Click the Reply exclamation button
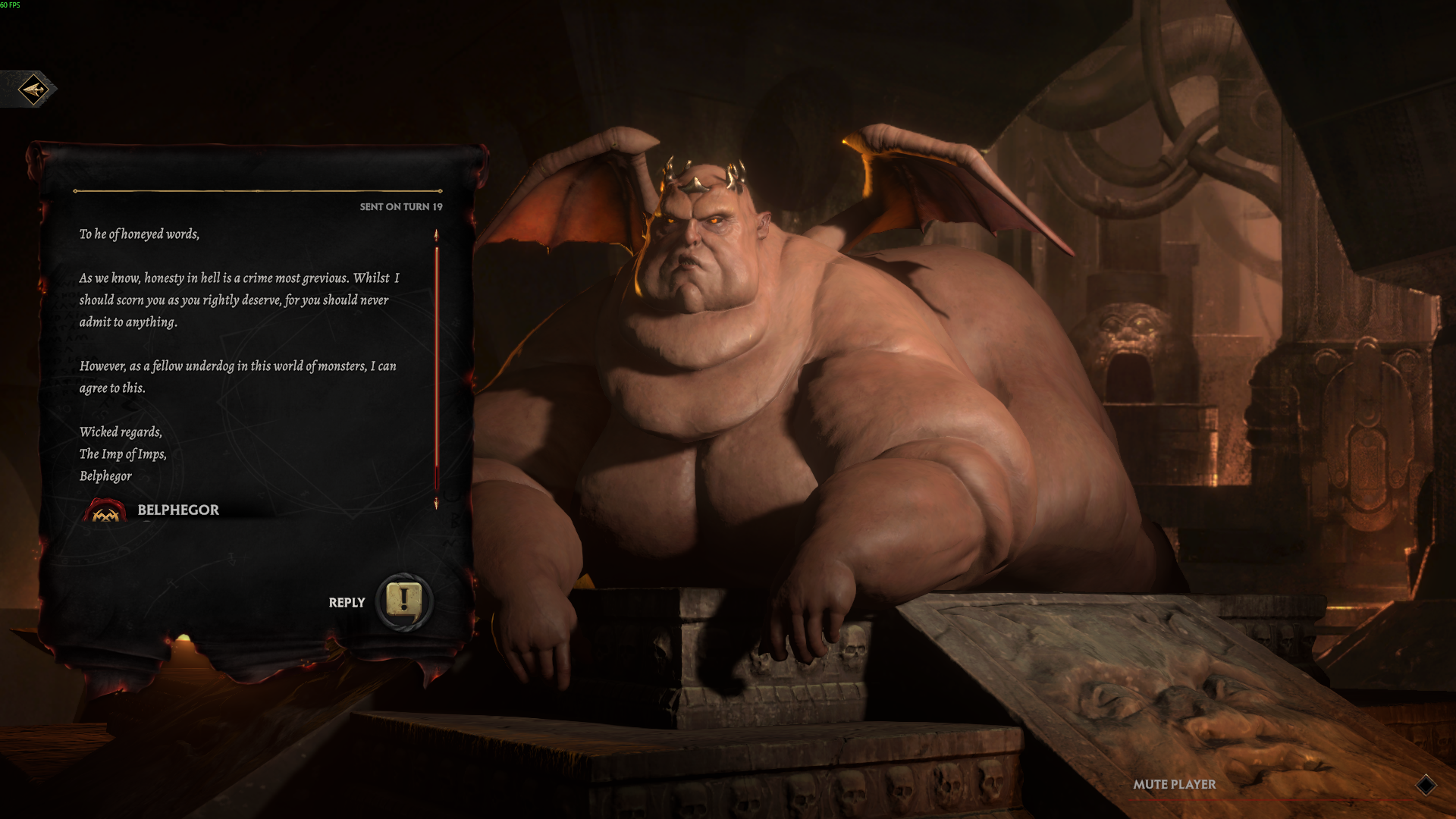 tap(404, 601)
